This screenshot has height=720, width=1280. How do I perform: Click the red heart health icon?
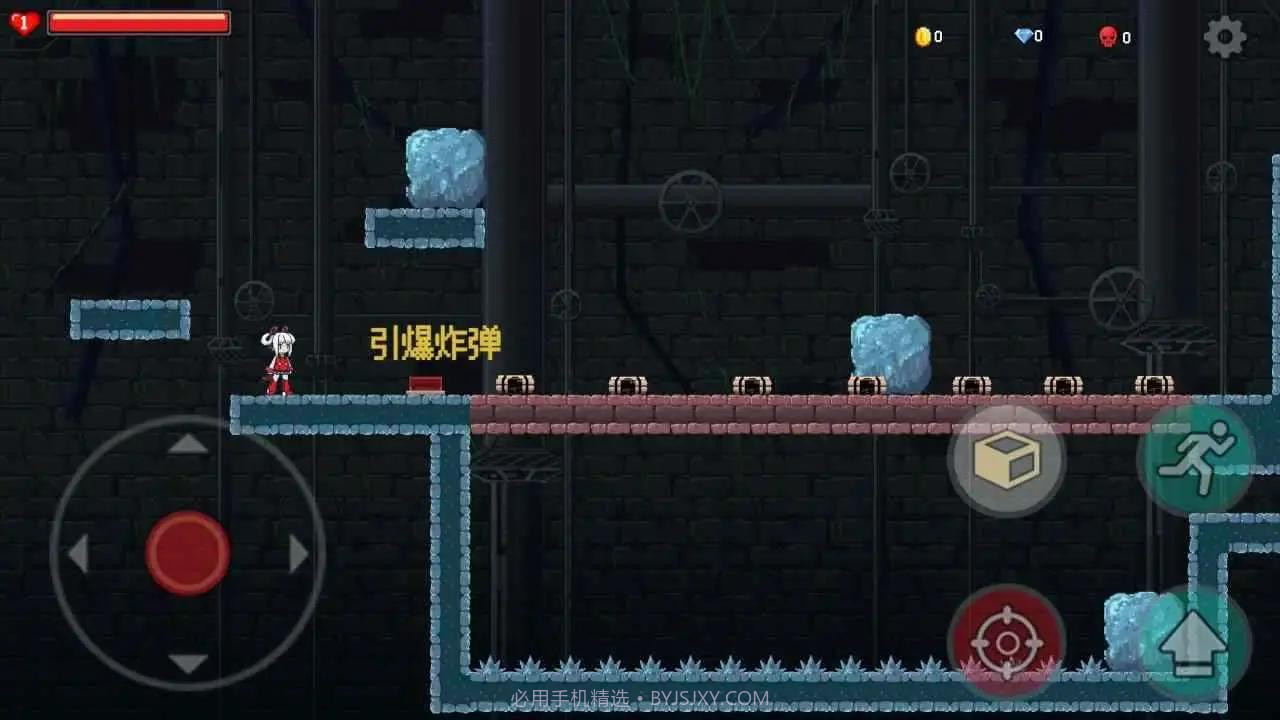coord(23,21)
